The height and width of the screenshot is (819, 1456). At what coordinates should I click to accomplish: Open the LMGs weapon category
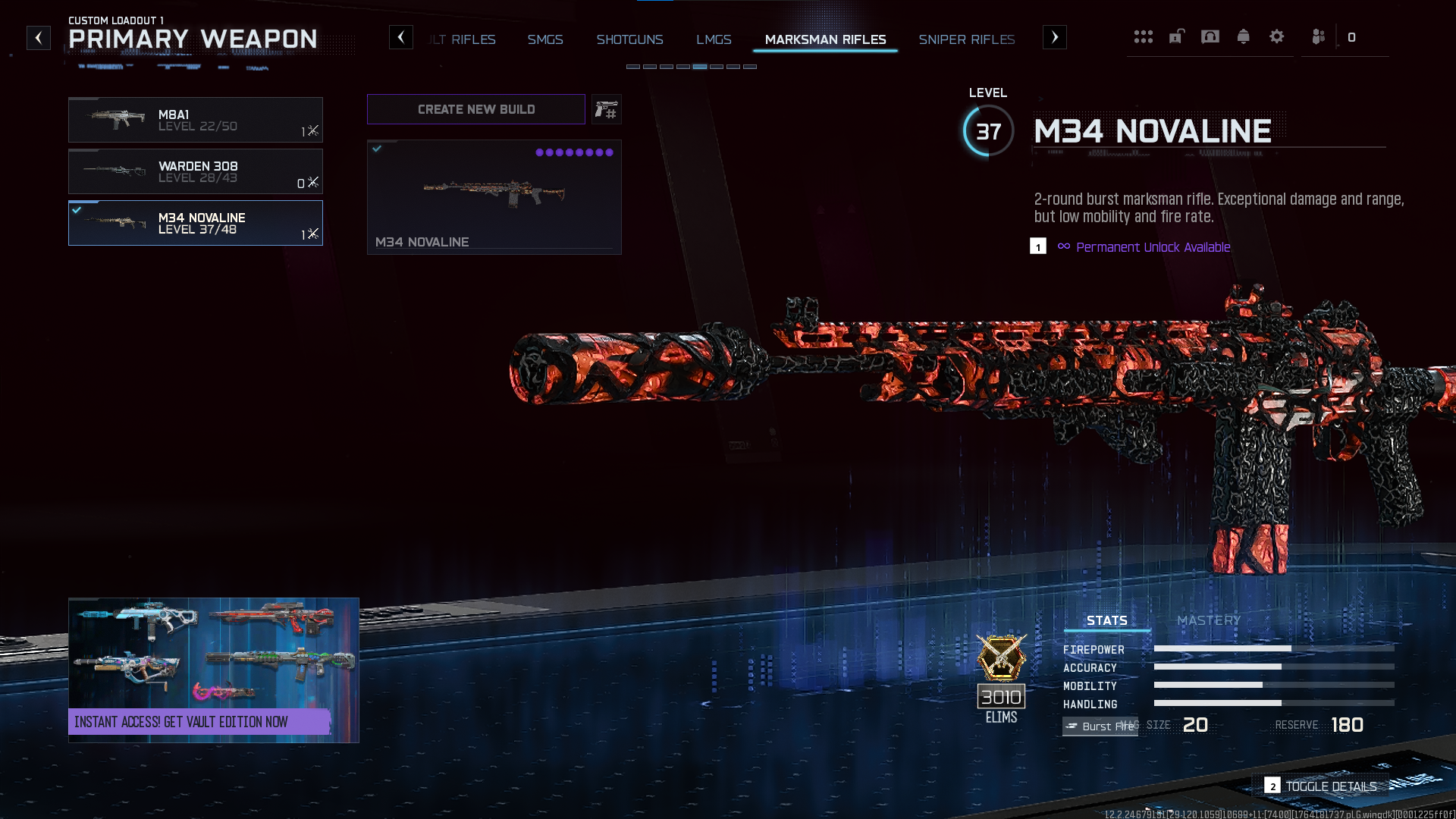point(714,39)
